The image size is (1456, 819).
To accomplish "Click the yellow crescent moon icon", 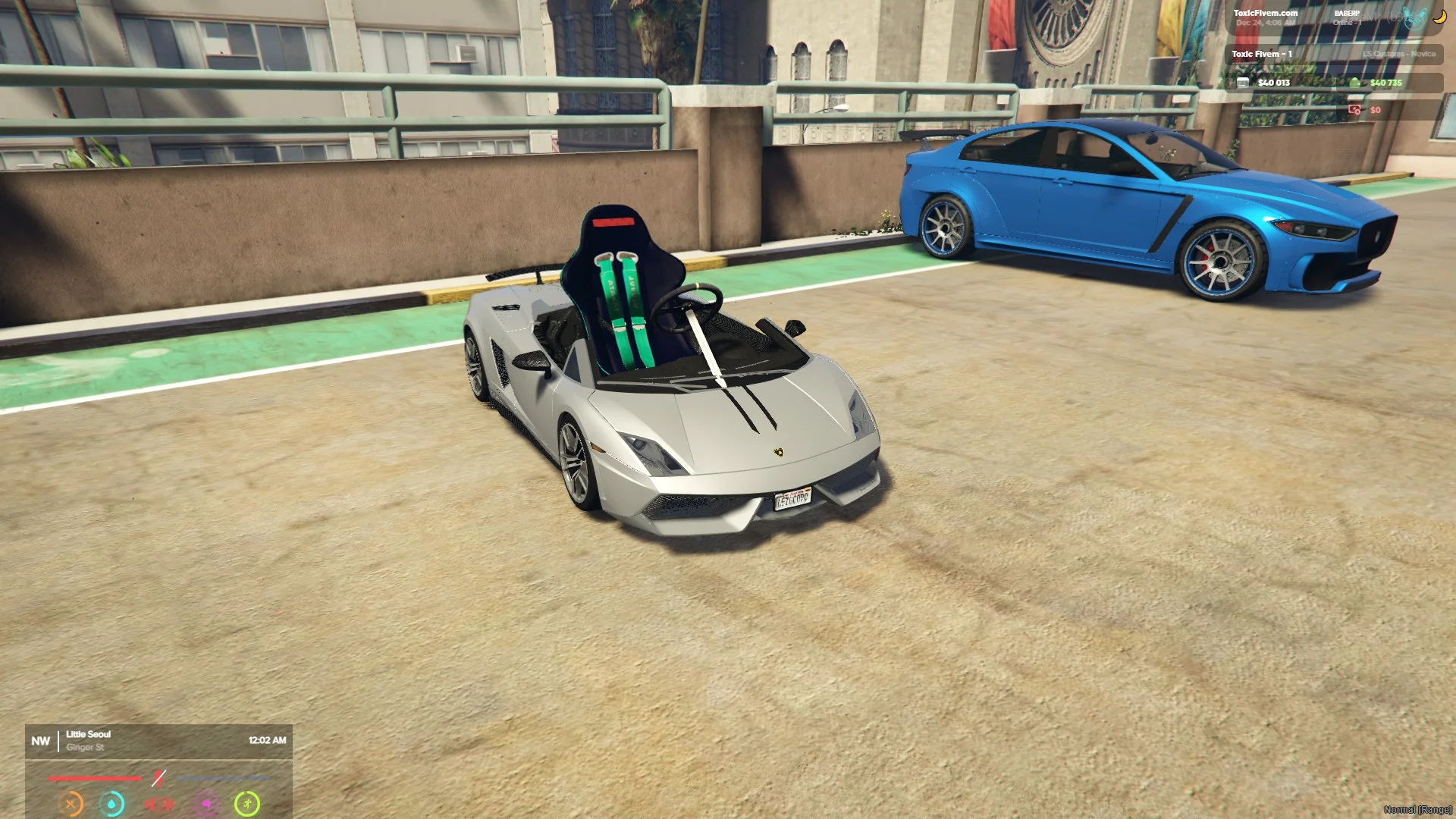I will [1439, 17].
